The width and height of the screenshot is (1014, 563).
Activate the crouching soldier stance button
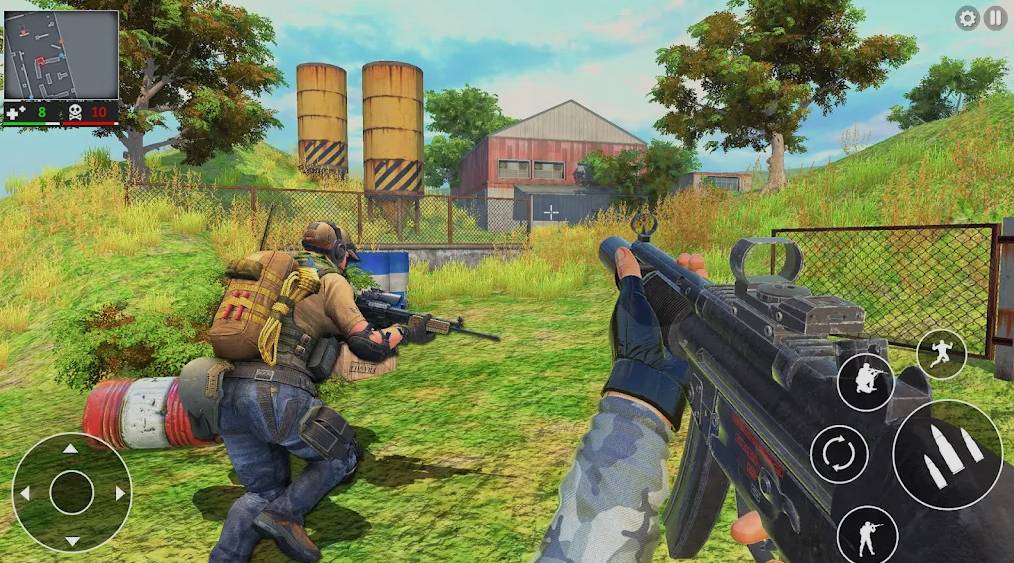coord(865,382)
